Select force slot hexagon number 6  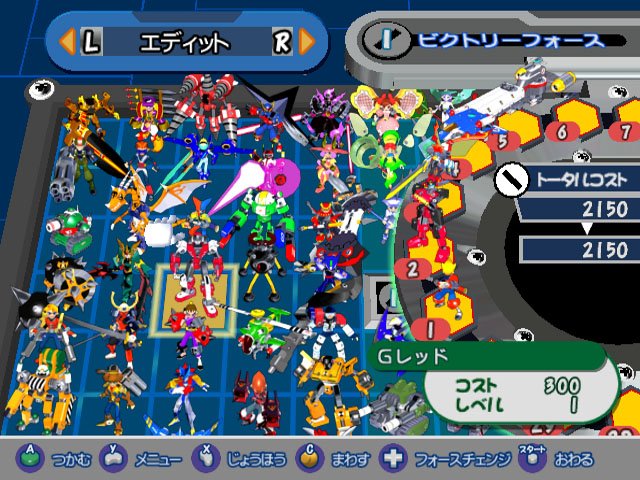[563, 130]
